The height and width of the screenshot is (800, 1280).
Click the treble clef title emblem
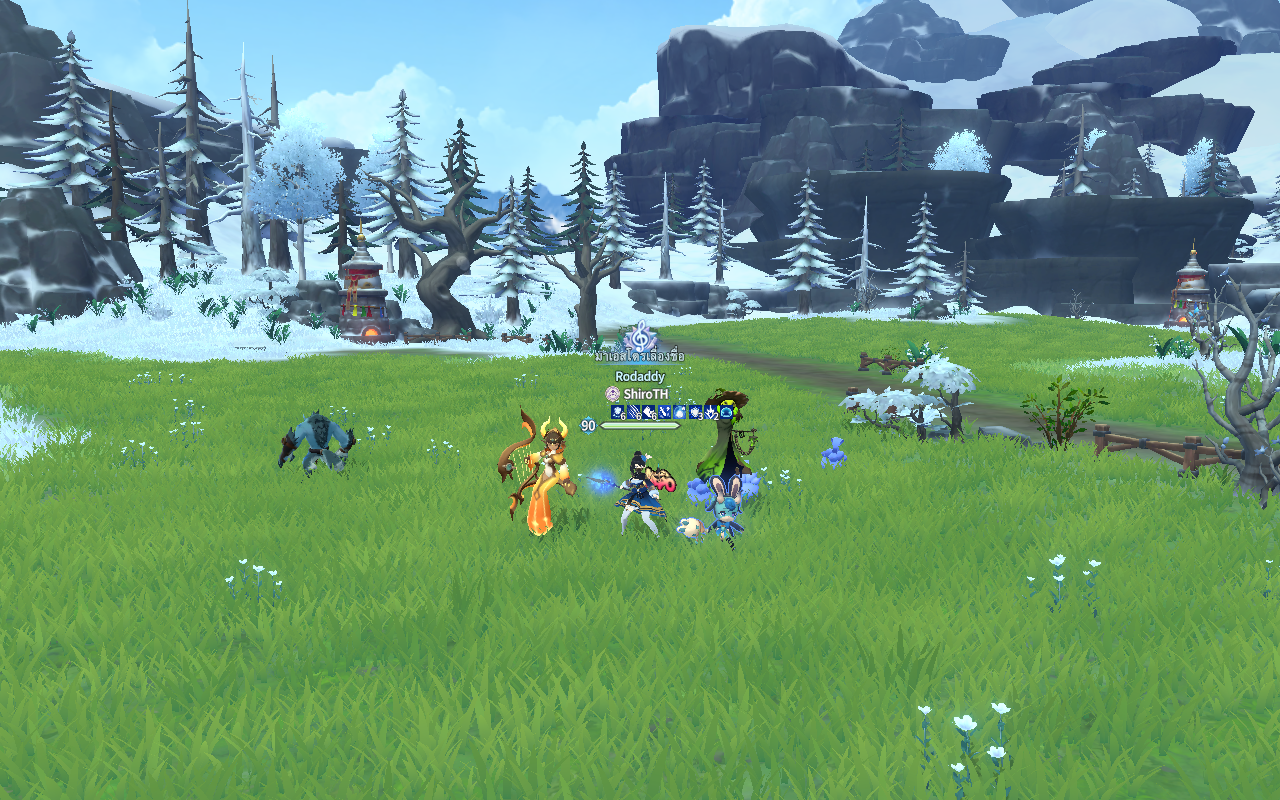click(x=640, y=336)
